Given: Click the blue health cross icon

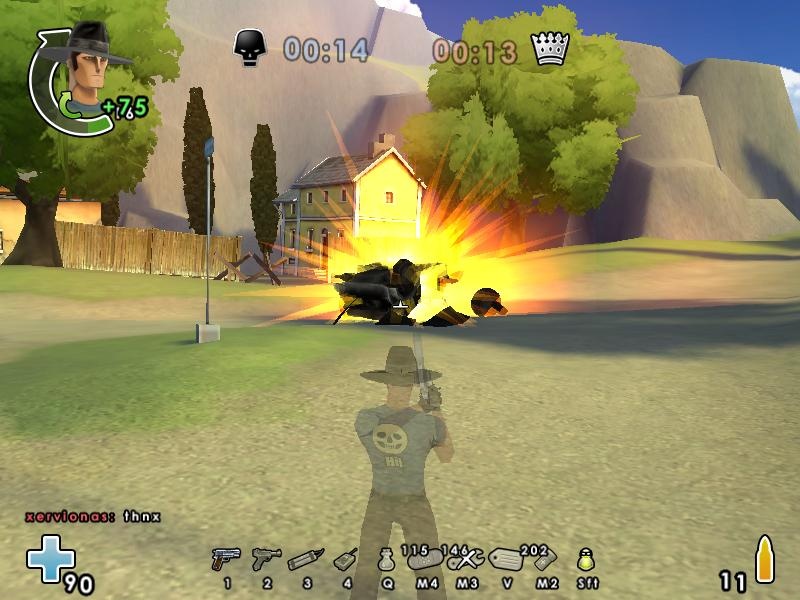Looking at the screenshot, I should click(x=50, y=558).
